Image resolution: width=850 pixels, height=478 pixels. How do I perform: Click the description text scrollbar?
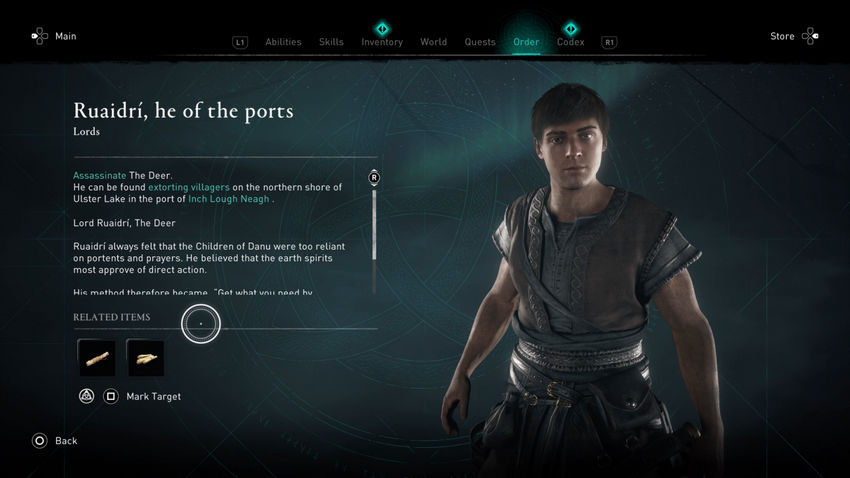tap(374, 230)
